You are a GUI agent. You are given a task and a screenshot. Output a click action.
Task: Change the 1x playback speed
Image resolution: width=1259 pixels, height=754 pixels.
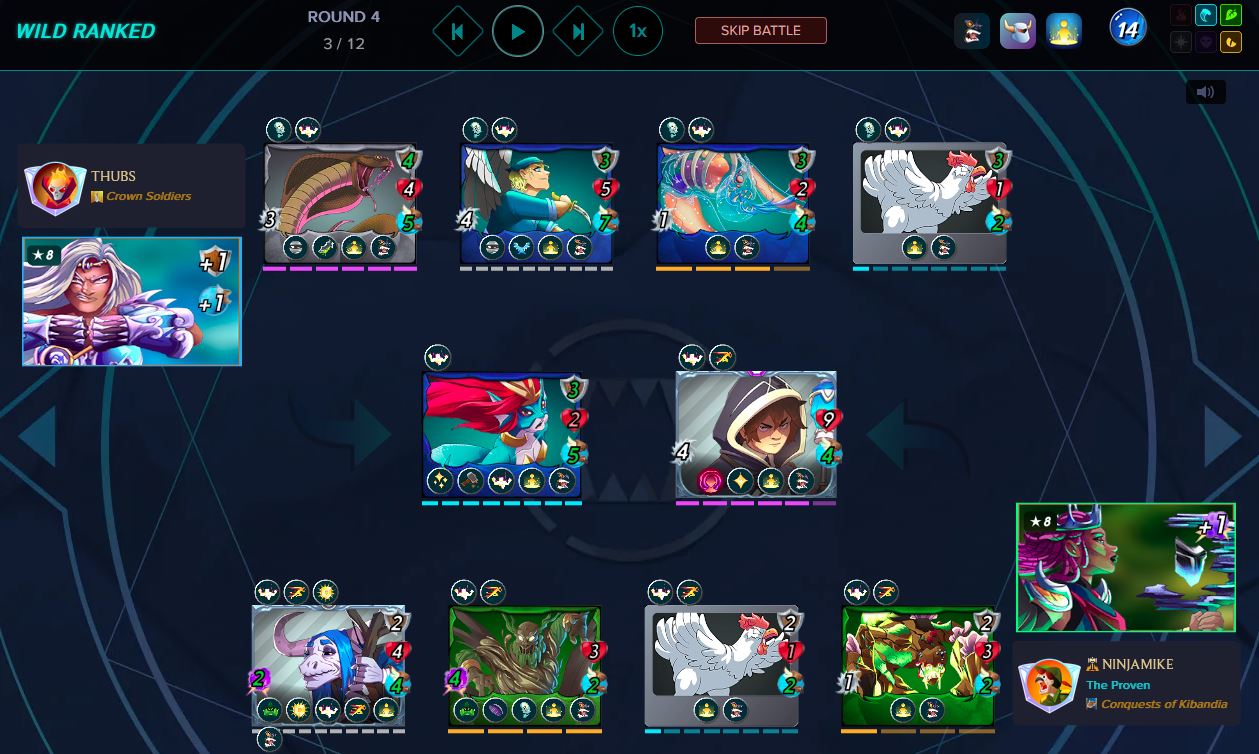(x=637, y=32)
